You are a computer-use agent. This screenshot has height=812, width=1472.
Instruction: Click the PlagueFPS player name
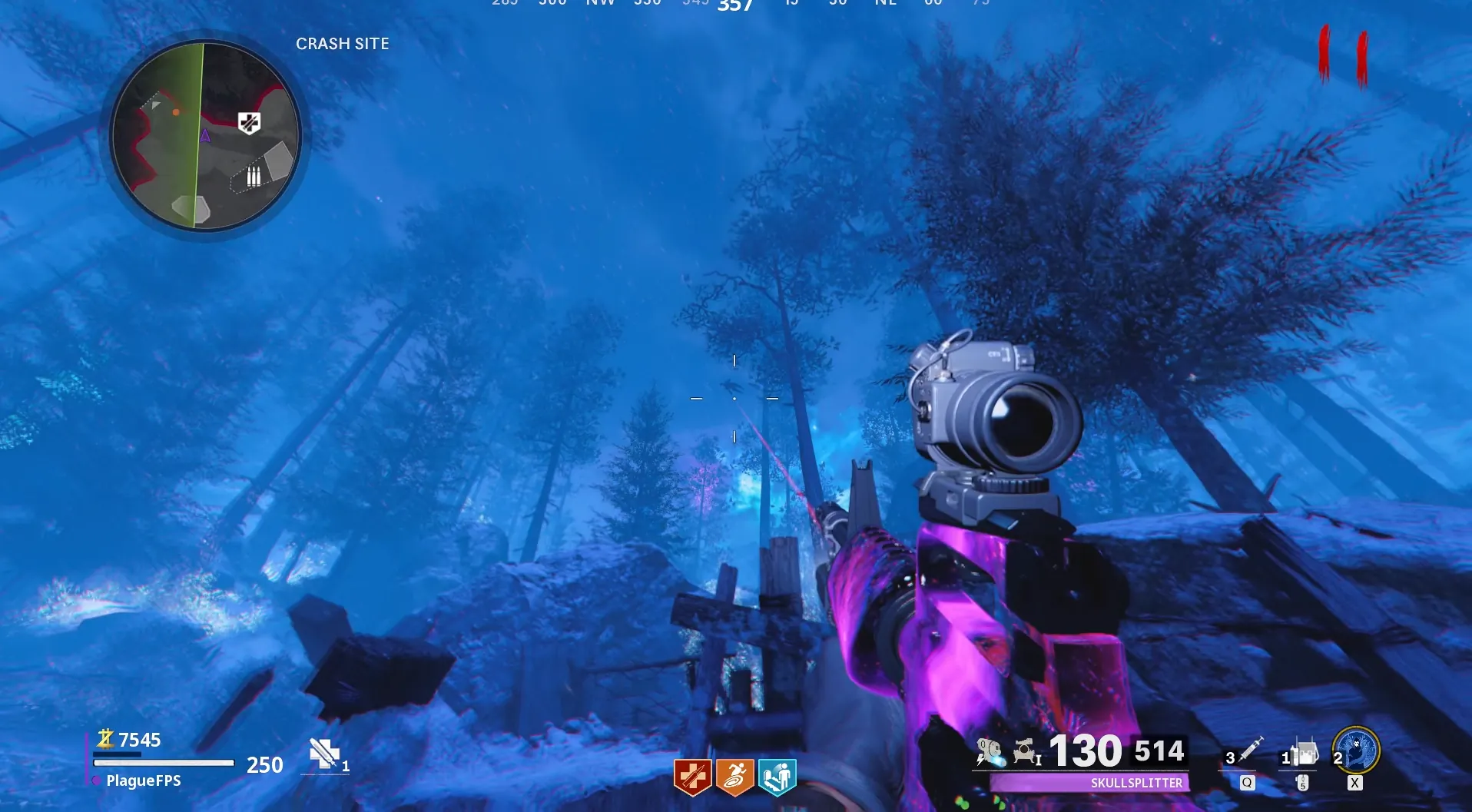point(144,781)
